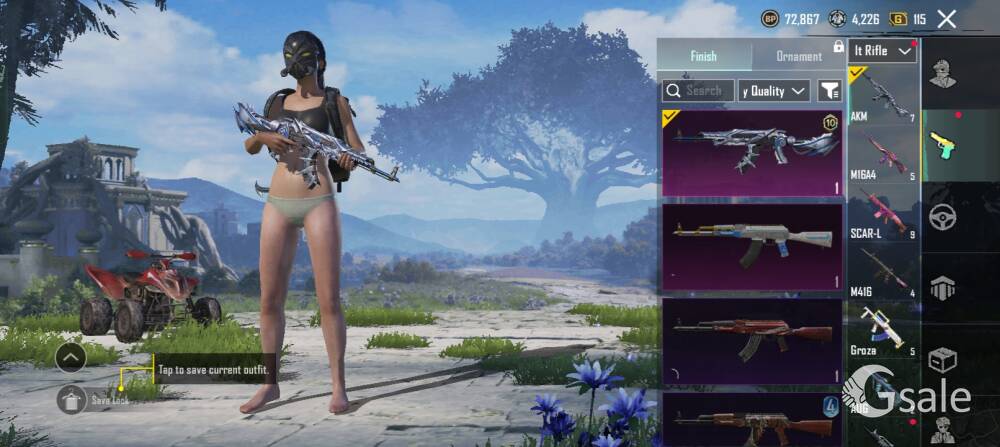This screenshot has height=447, width=1000.
Task: Close the inventory screen
Action: pyautogui.click(x=946, y=19)
